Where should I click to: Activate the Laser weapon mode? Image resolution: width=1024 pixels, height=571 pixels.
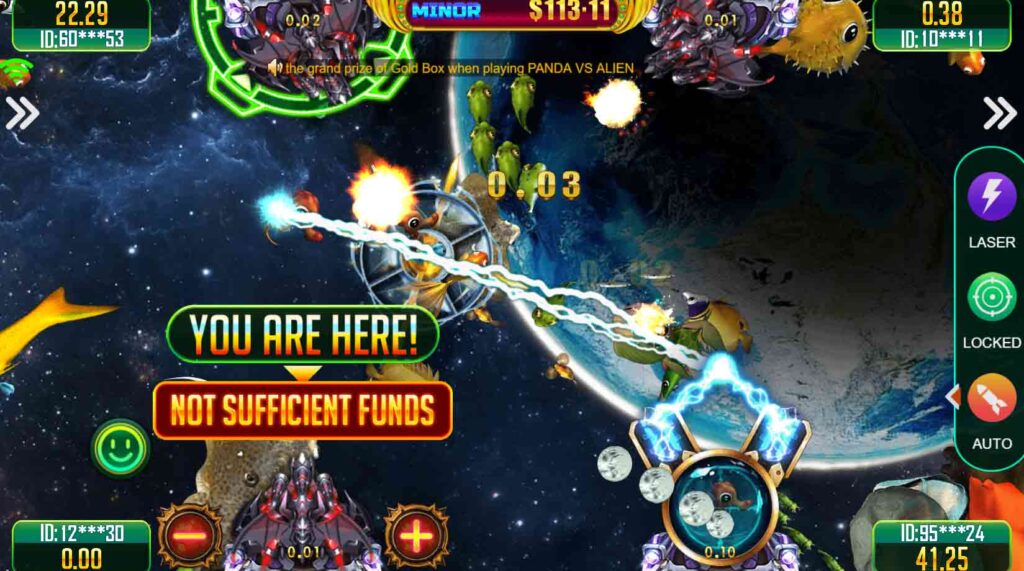991,196
